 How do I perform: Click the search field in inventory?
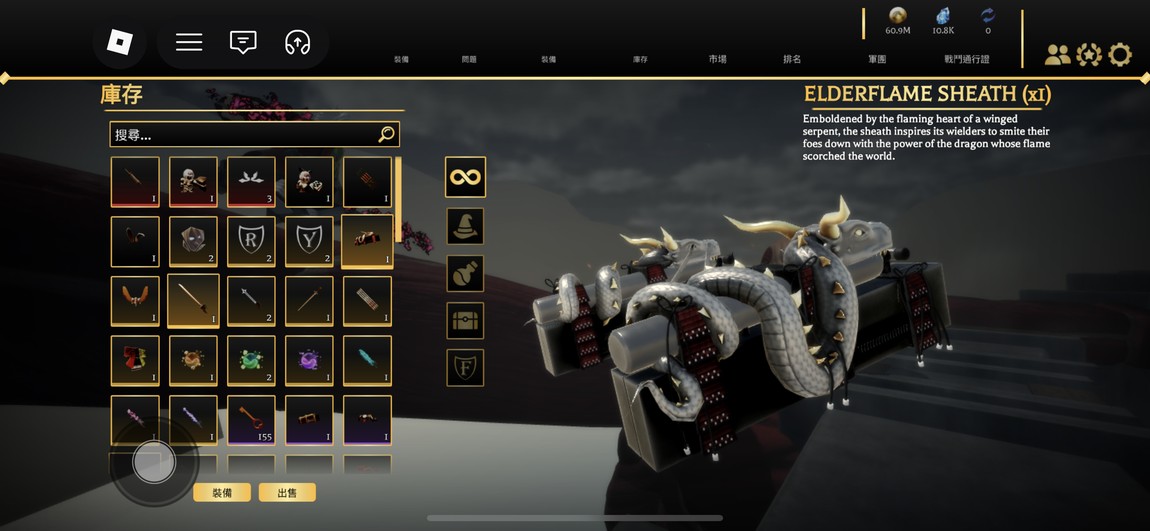click(240, 135)
